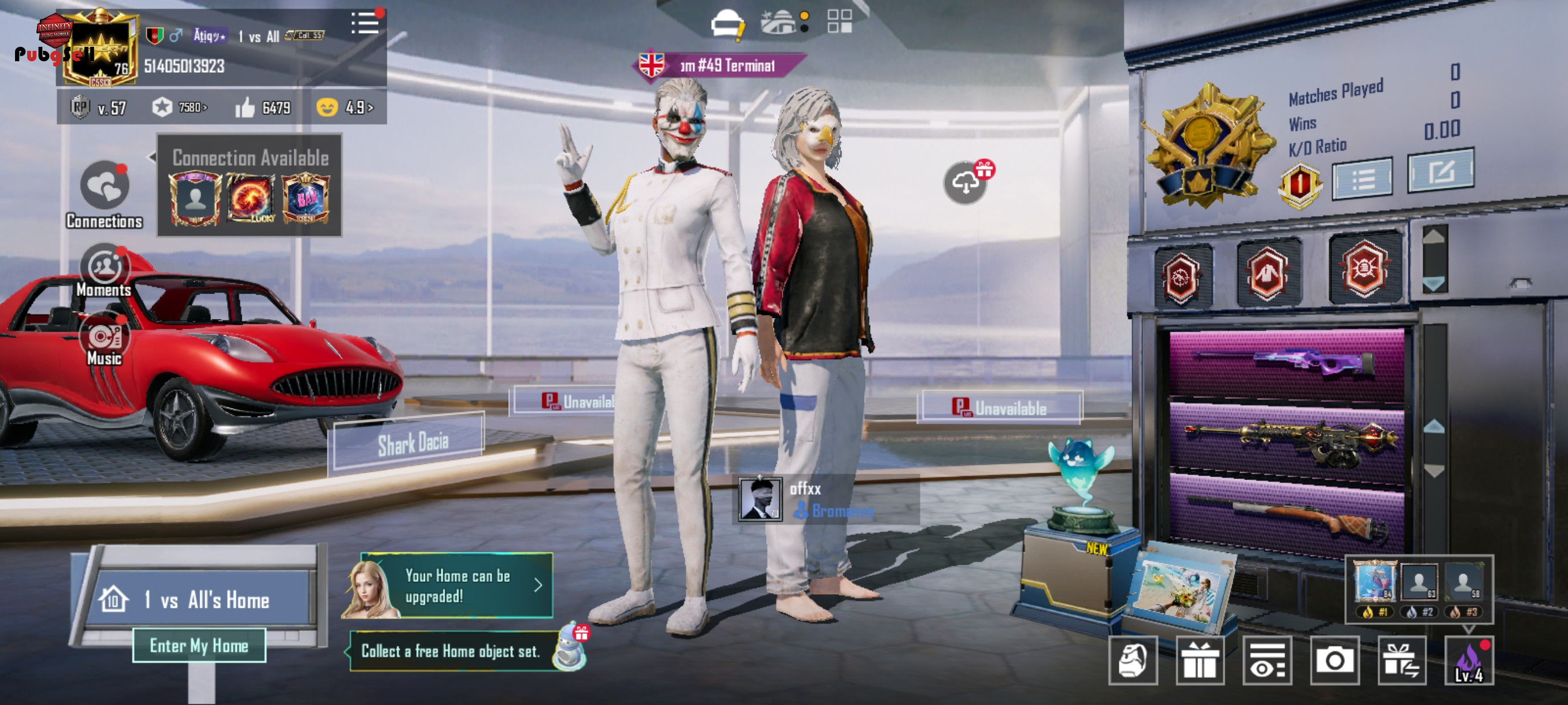1568x705 pixels.
Task: Open the Home upgrade notification banner
Action: [457, 586]
